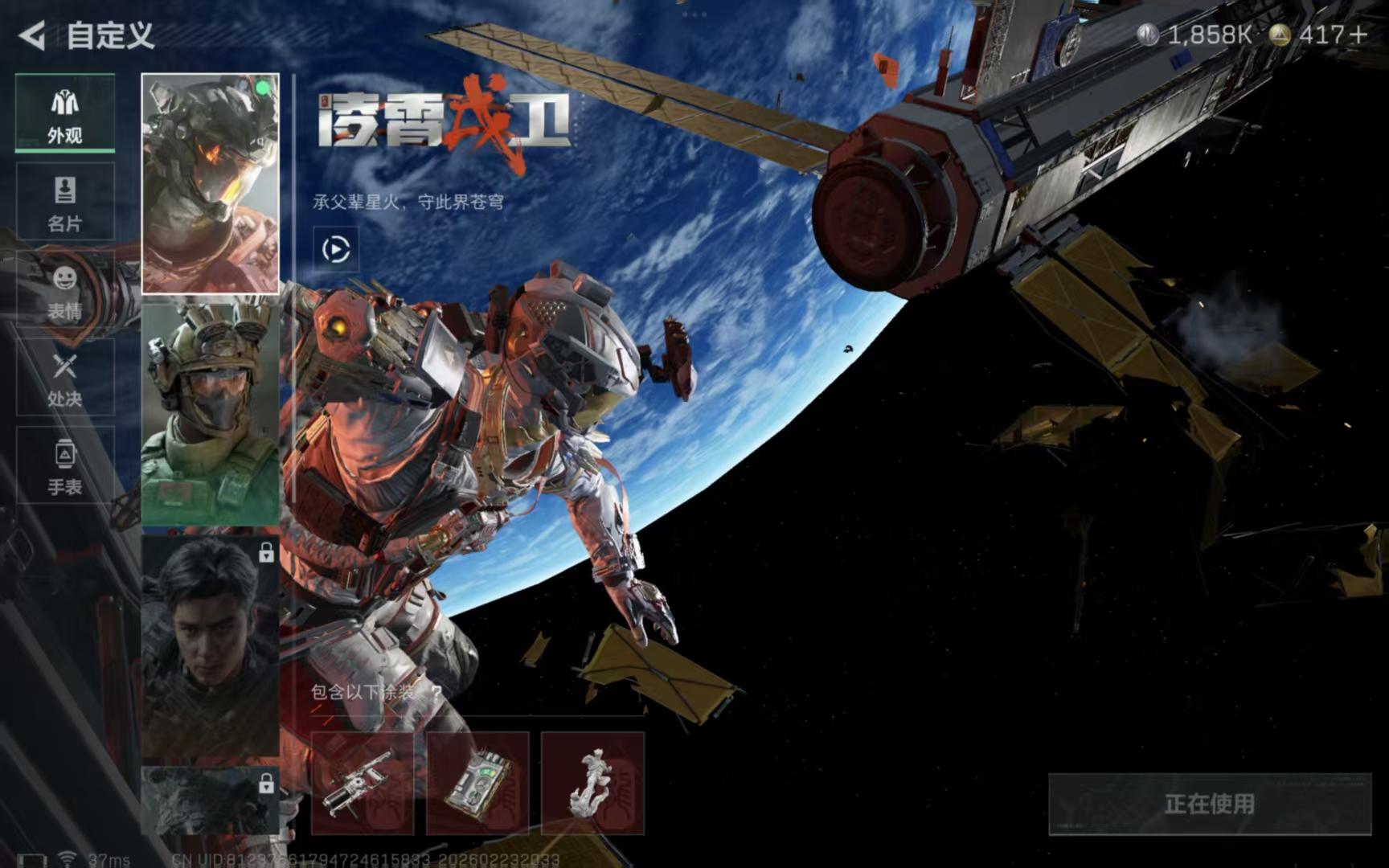Select the red-armored astronaut skin thumbnail
The image size is (1389, 868).
[211, 183]
